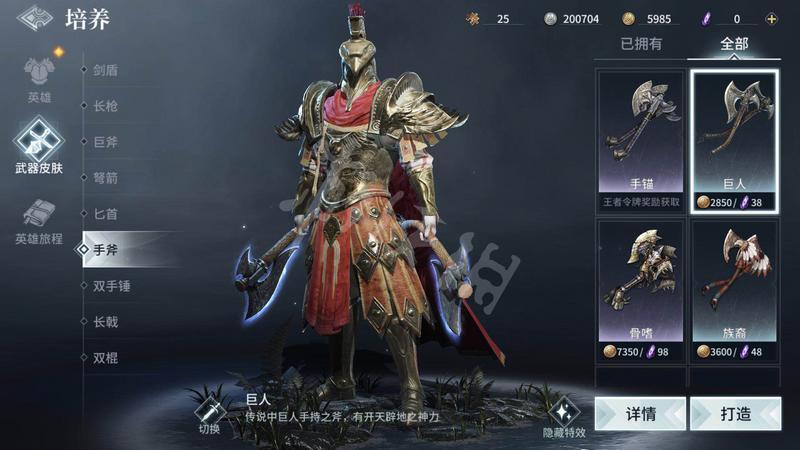Choose the 剑盾 weapon category
The width and height of the screenshot is (800, 450).
coord(106,70)
